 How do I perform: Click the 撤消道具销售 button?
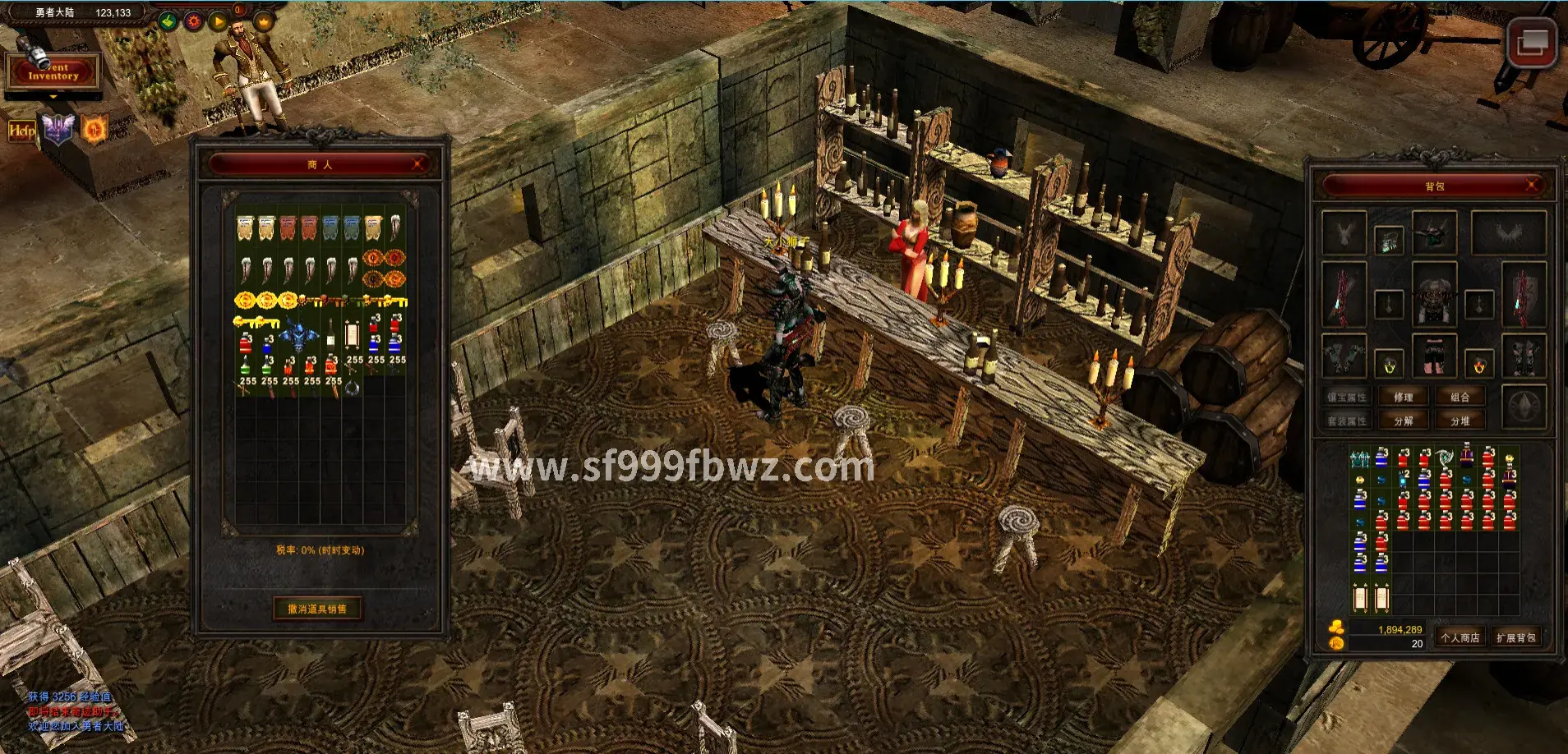pos(317,609)
